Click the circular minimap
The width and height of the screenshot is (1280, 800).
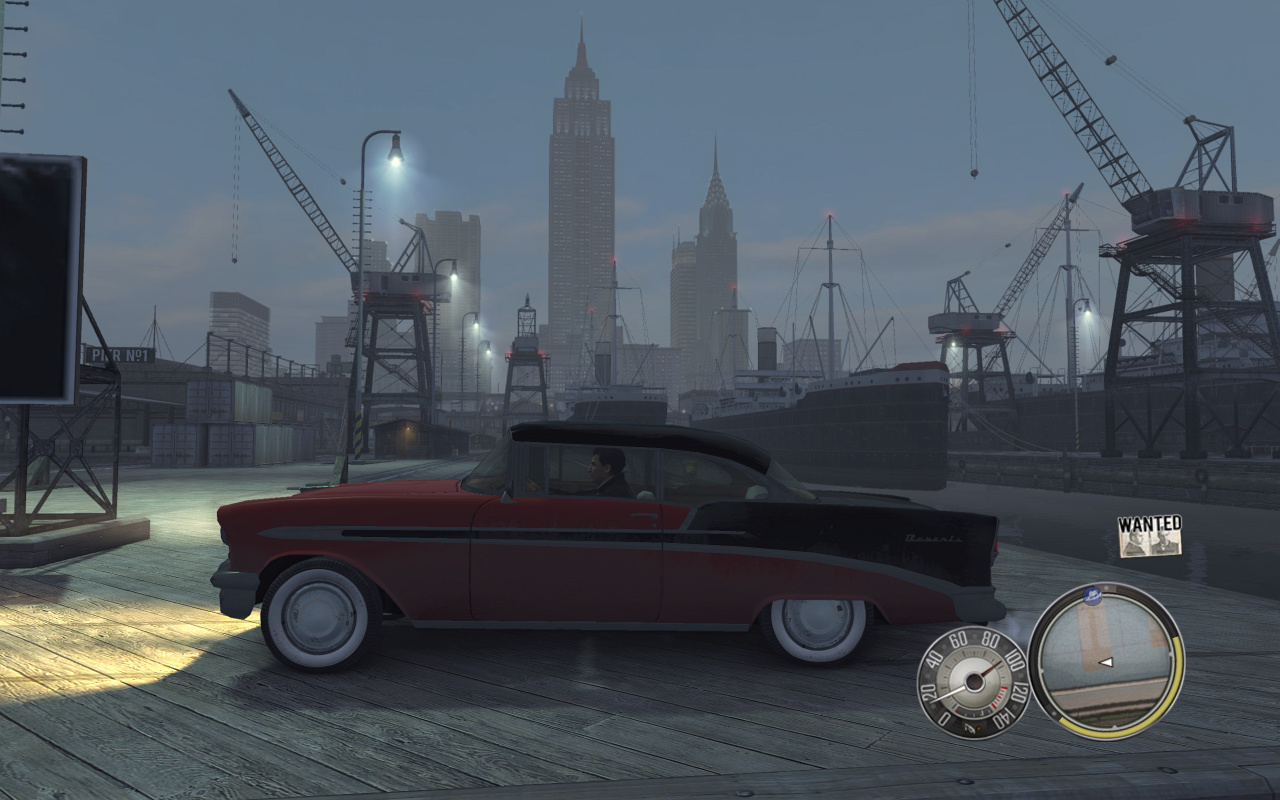click(x=1105, y=661)
